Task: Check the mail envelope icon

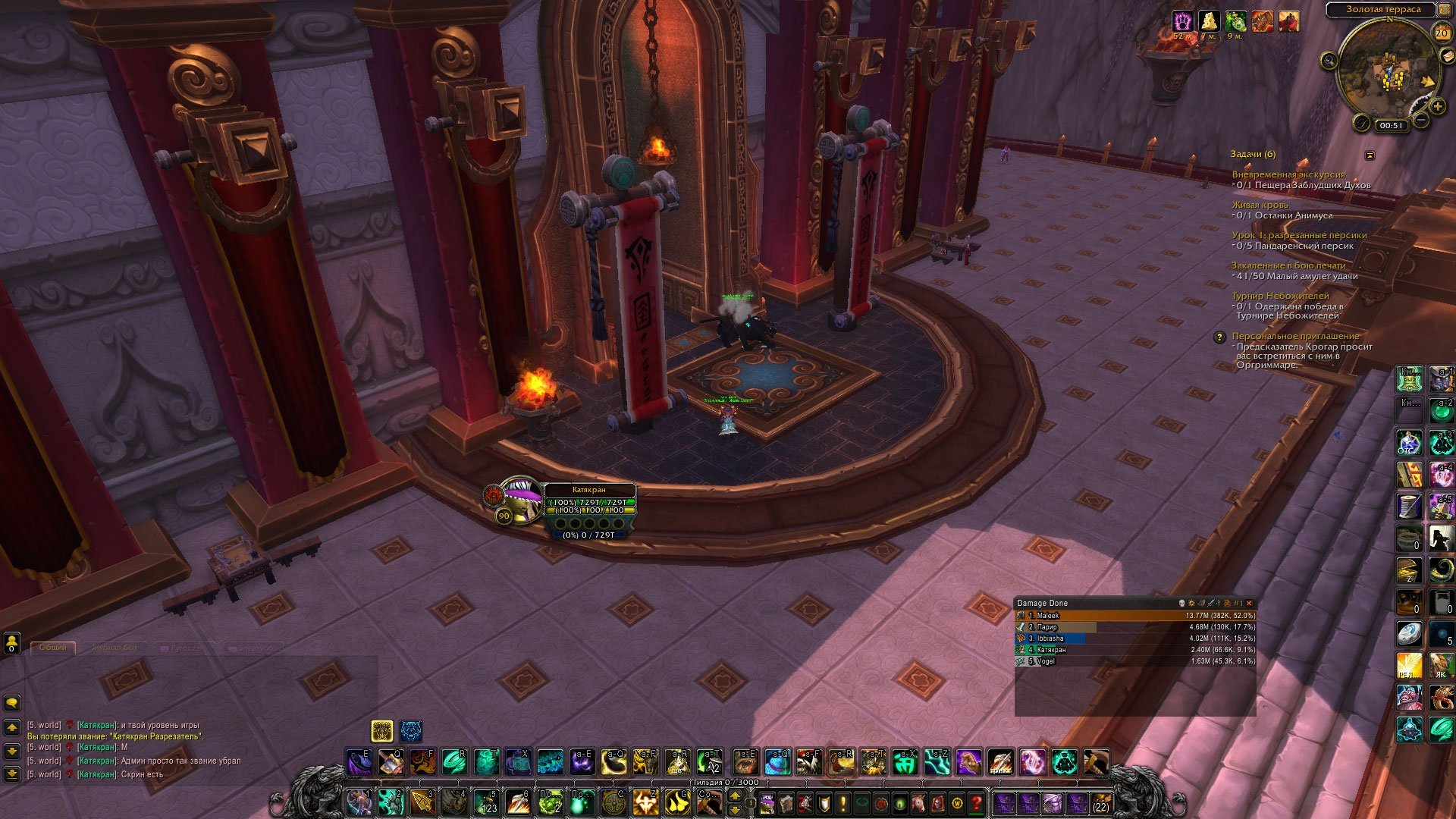Action: coord(1448,57)
